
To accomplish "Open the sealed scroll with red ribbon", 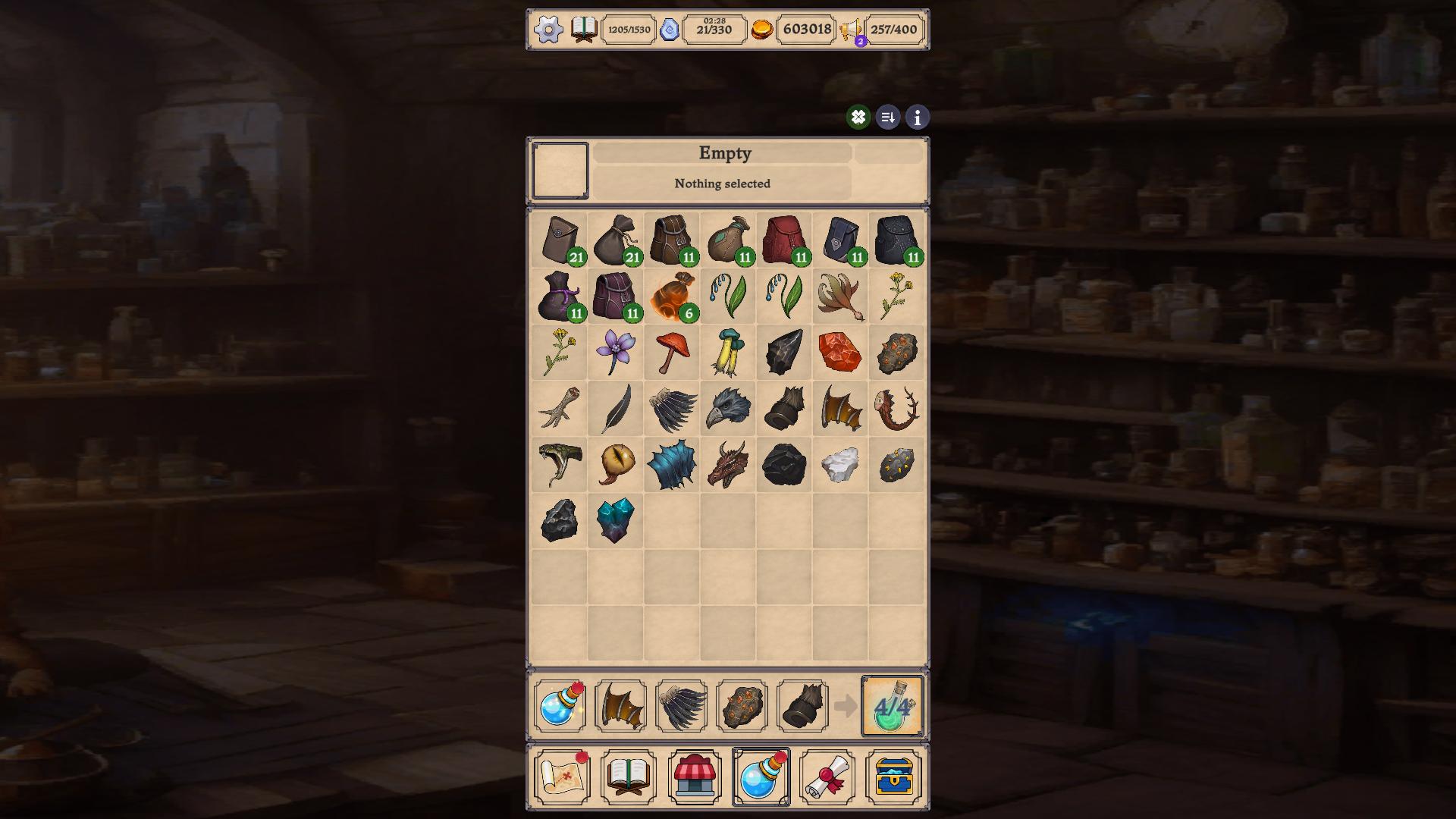I will (x=829, y=775).
